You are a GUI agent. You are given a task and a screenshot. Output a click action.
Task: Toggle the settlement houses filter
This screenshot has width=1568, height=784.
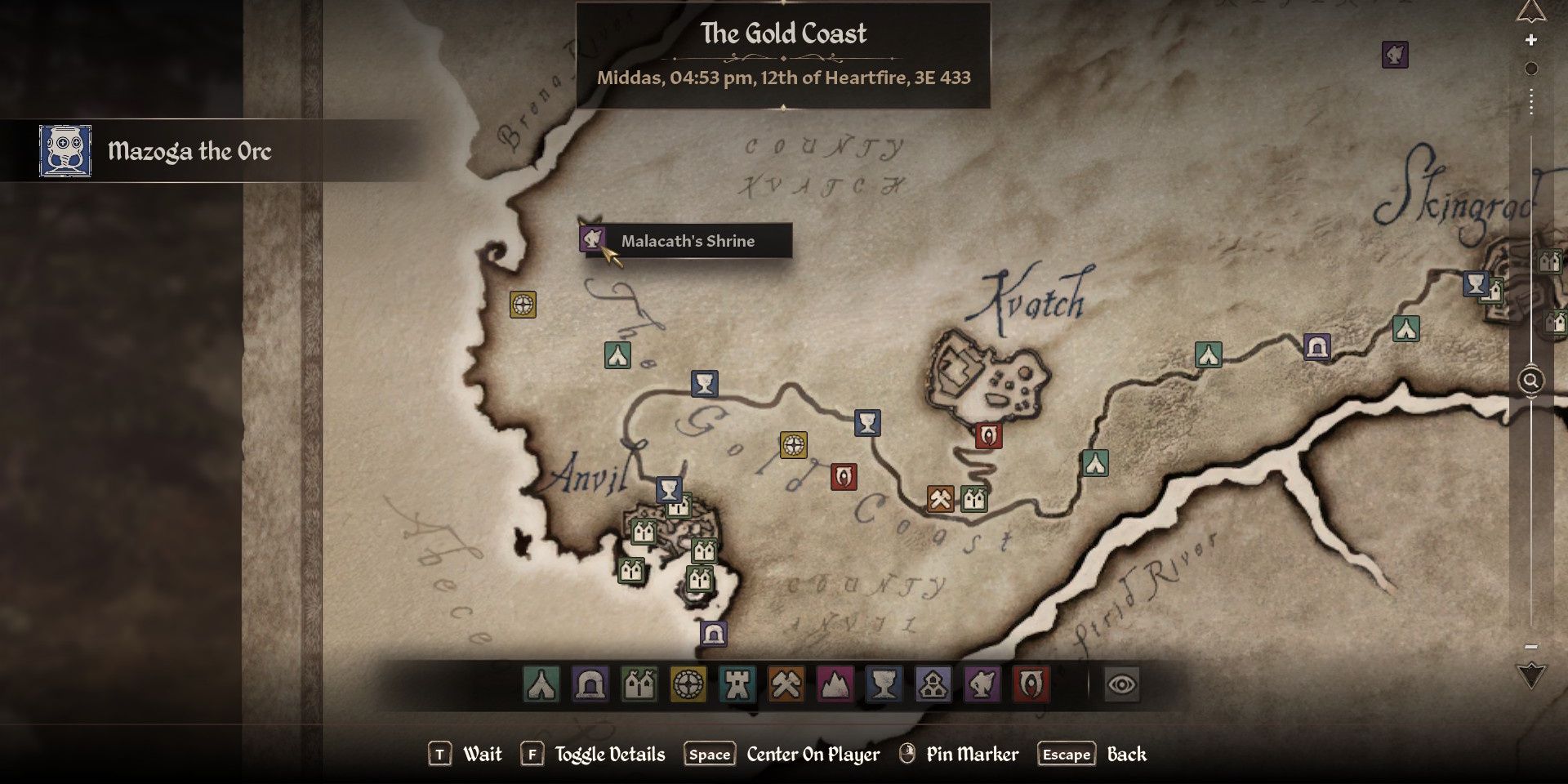639,684
